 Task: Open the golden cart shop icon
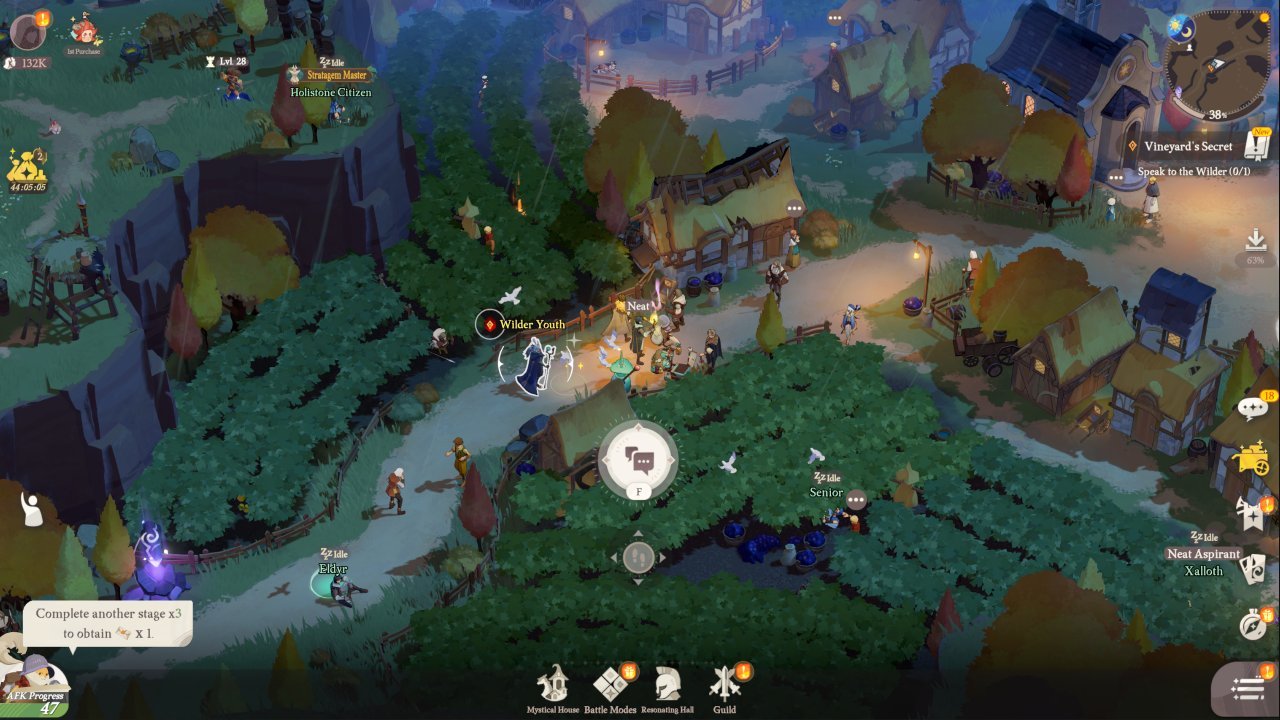pyautogui.click(x=1253, y=459)
